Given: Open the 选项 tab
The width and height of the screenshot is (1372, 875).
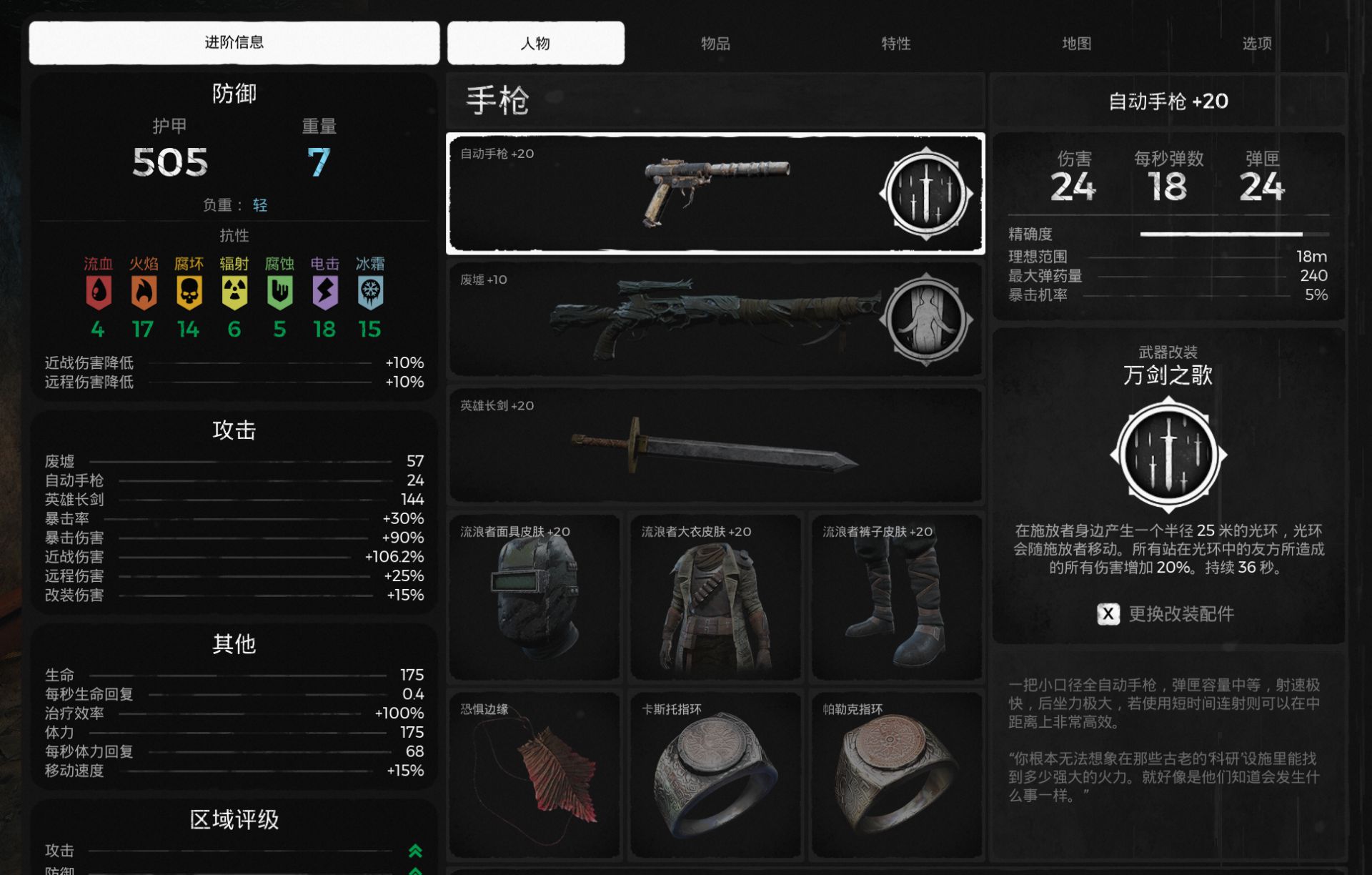Looking at the screenshot, I should tap(1256, 44).
